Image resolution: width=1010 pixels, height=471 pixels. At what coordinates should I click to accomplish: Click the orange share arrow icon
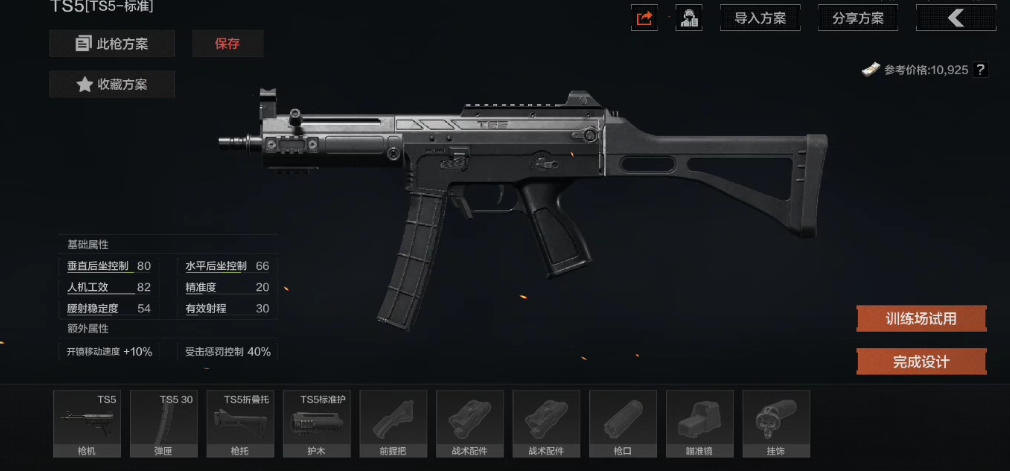coord(645,18)
